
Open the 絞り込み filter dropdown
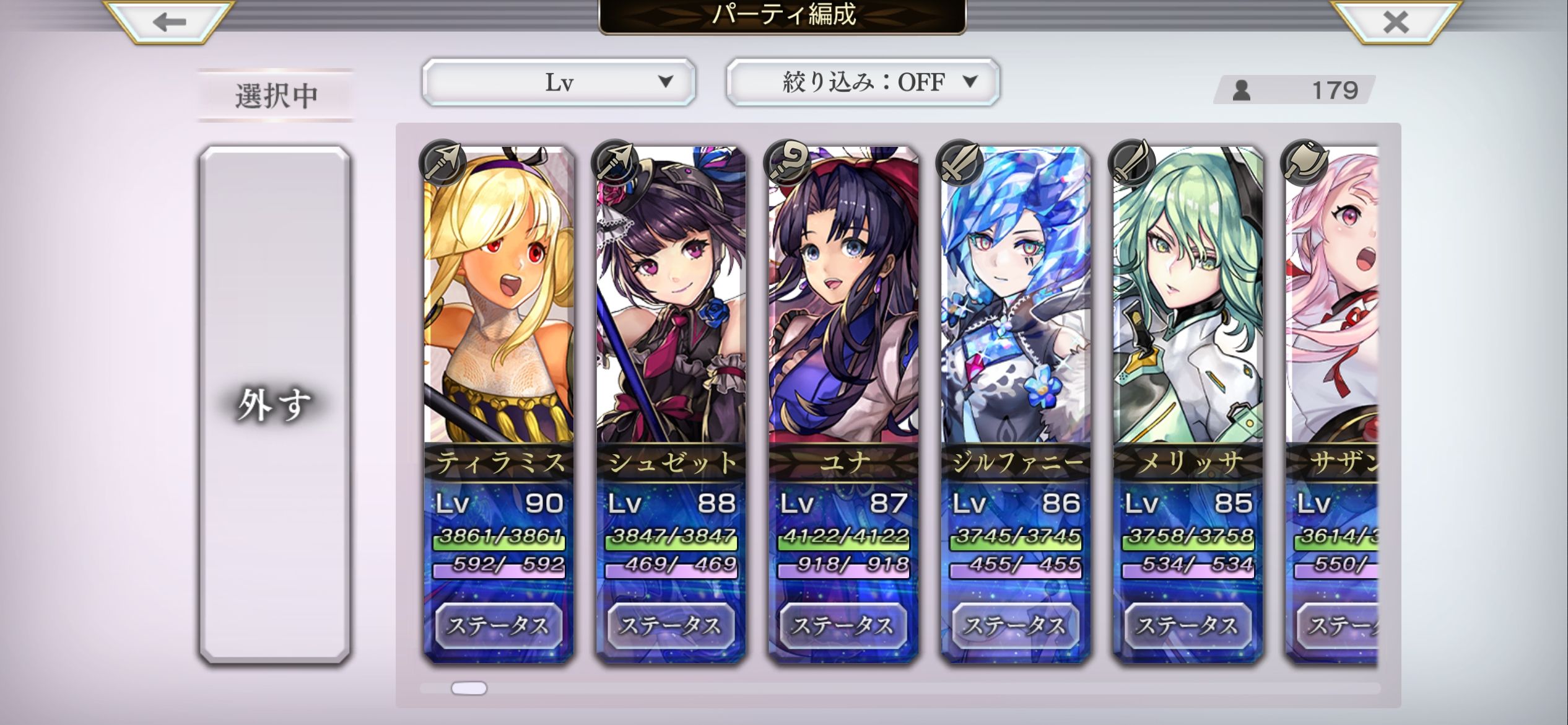863,82
